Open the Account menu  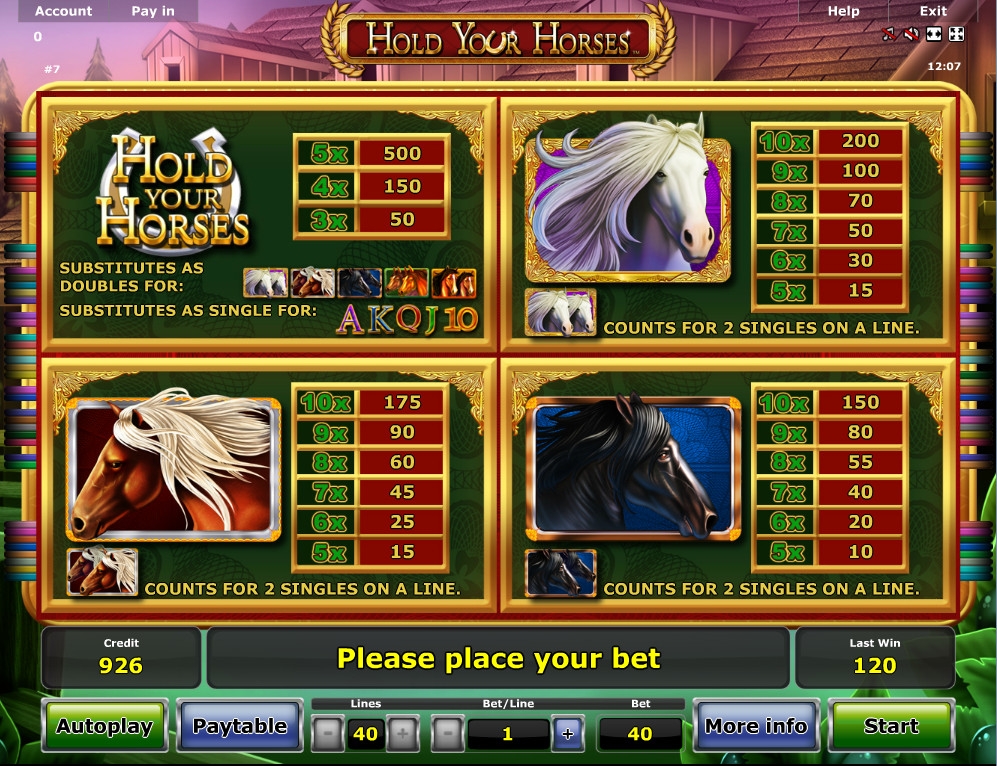coord(63,11)
